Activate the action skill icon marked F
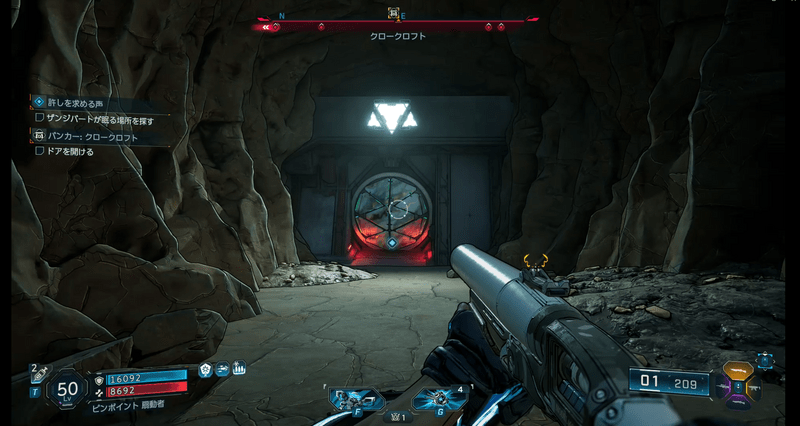This screenshot has height=426, width=800. [356, 399]
